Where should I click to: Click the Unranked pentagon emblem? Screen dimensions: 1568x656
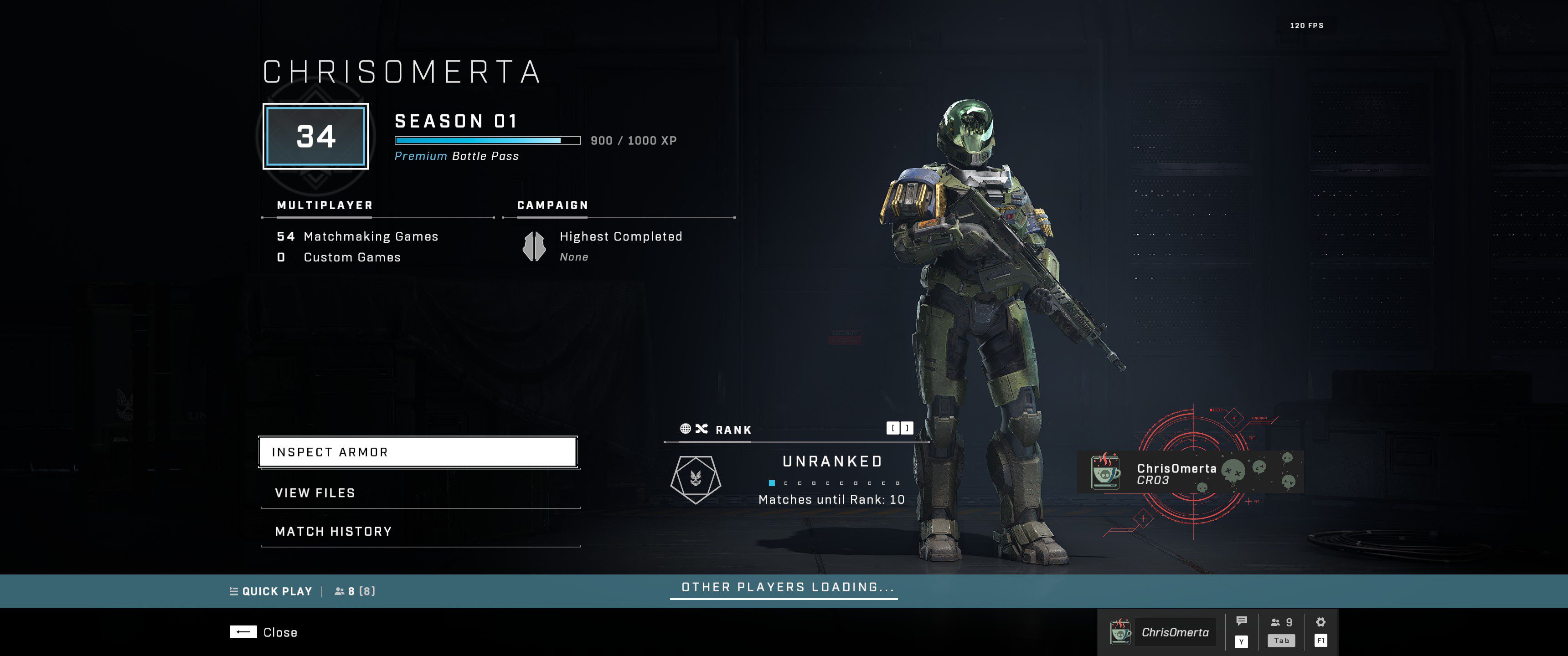[696, 480]
